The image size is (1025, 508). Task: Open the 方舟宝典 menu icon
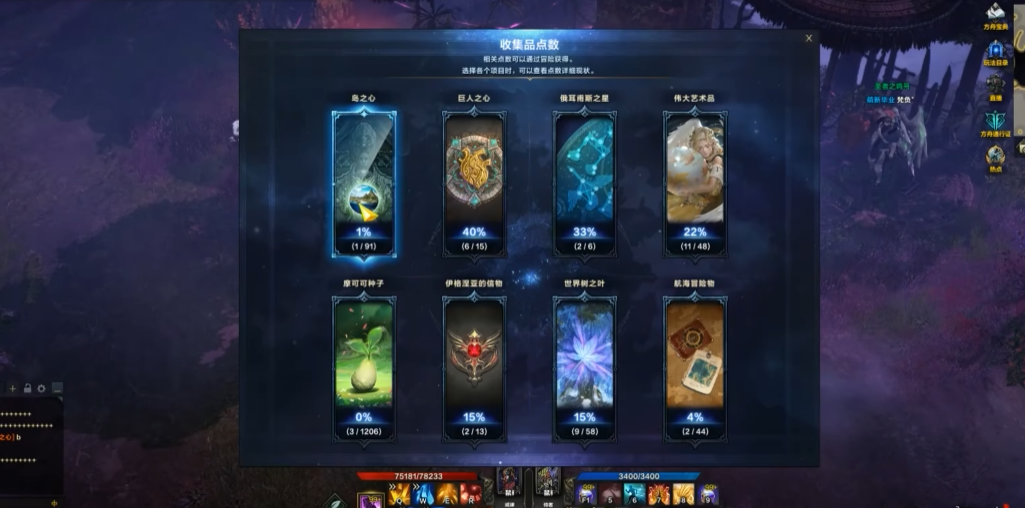pyautogui.click(x=995, y=14)
